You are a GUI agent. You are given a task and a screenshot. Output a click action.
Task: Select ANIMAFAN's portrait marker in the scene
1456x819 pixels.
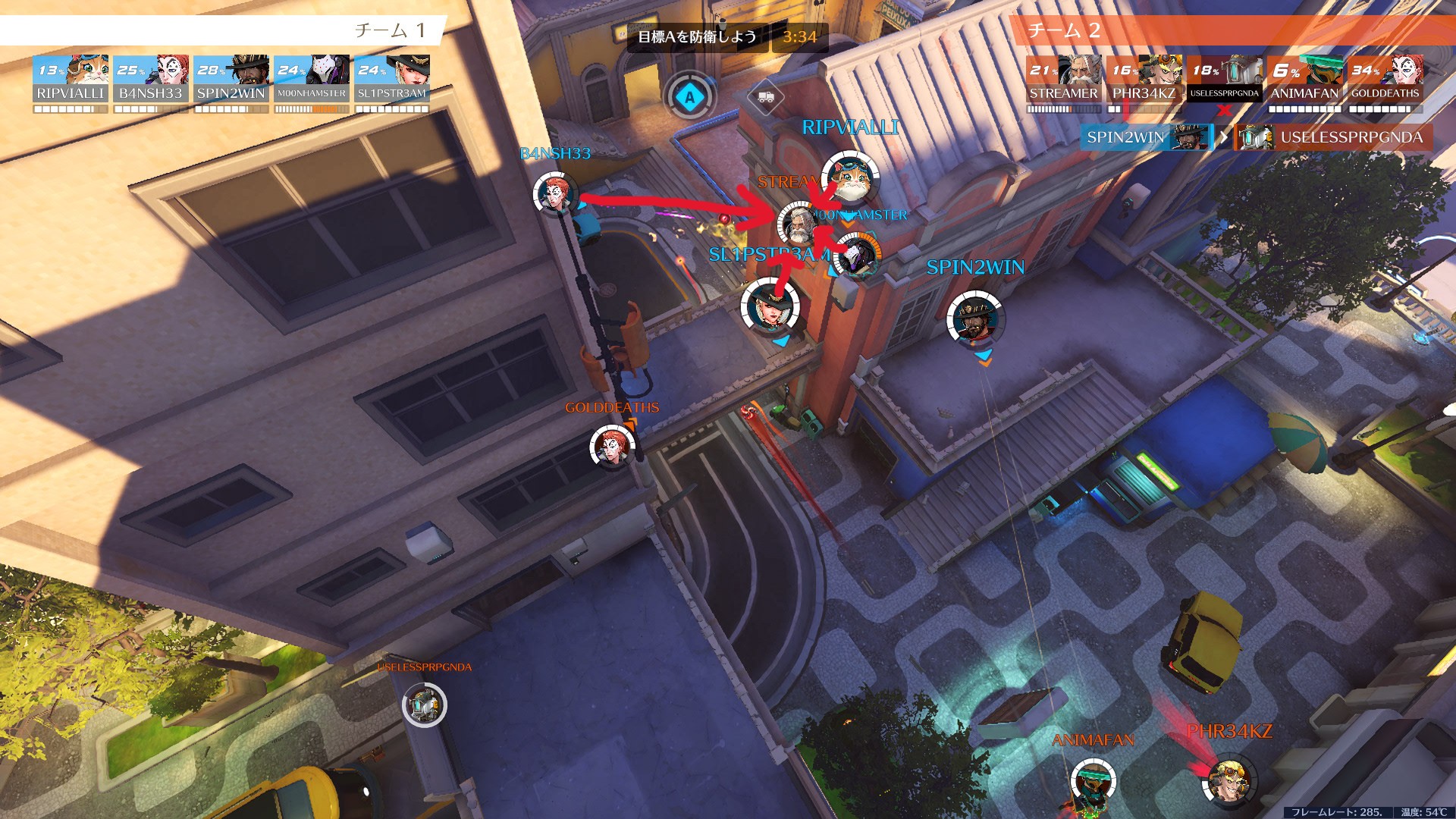(x=1093, y=783)
